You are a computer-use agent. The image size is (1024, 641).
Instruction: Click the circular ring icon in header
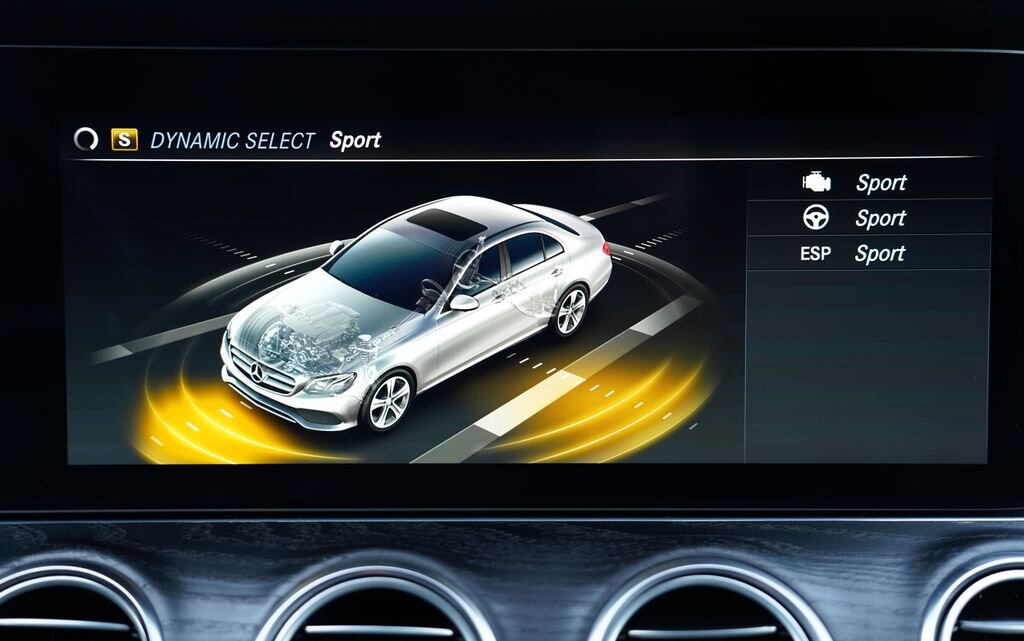point(87,140)
